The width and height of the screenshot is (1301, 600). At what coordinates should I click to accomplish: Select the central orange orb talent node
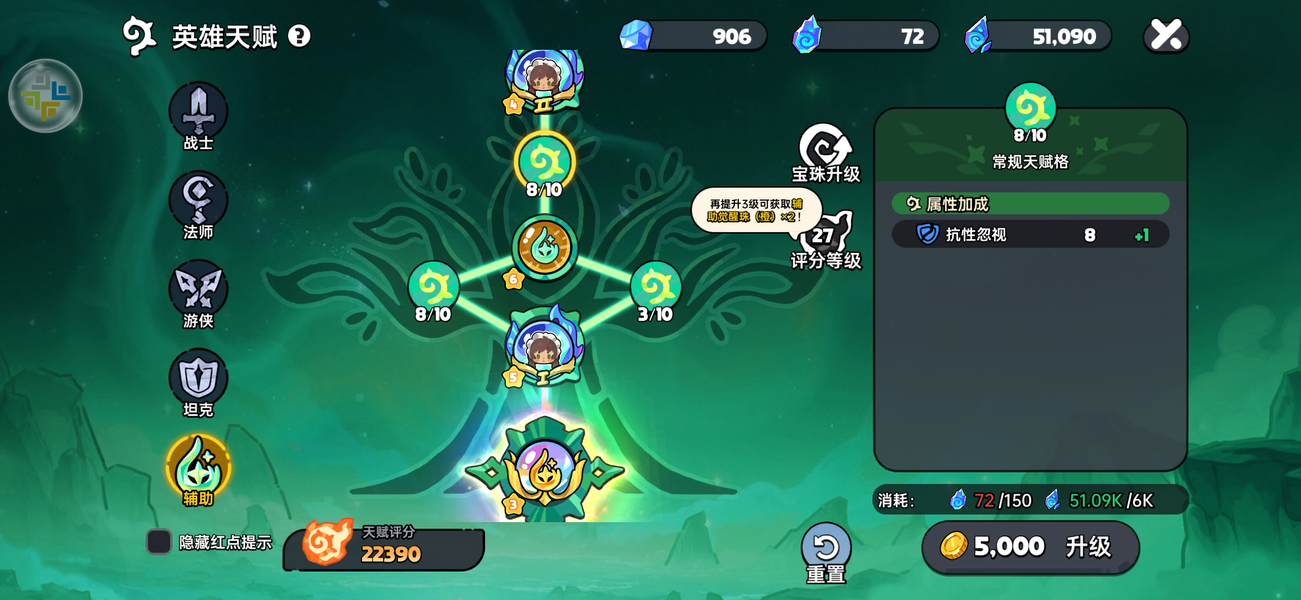[x=545, y=246]
